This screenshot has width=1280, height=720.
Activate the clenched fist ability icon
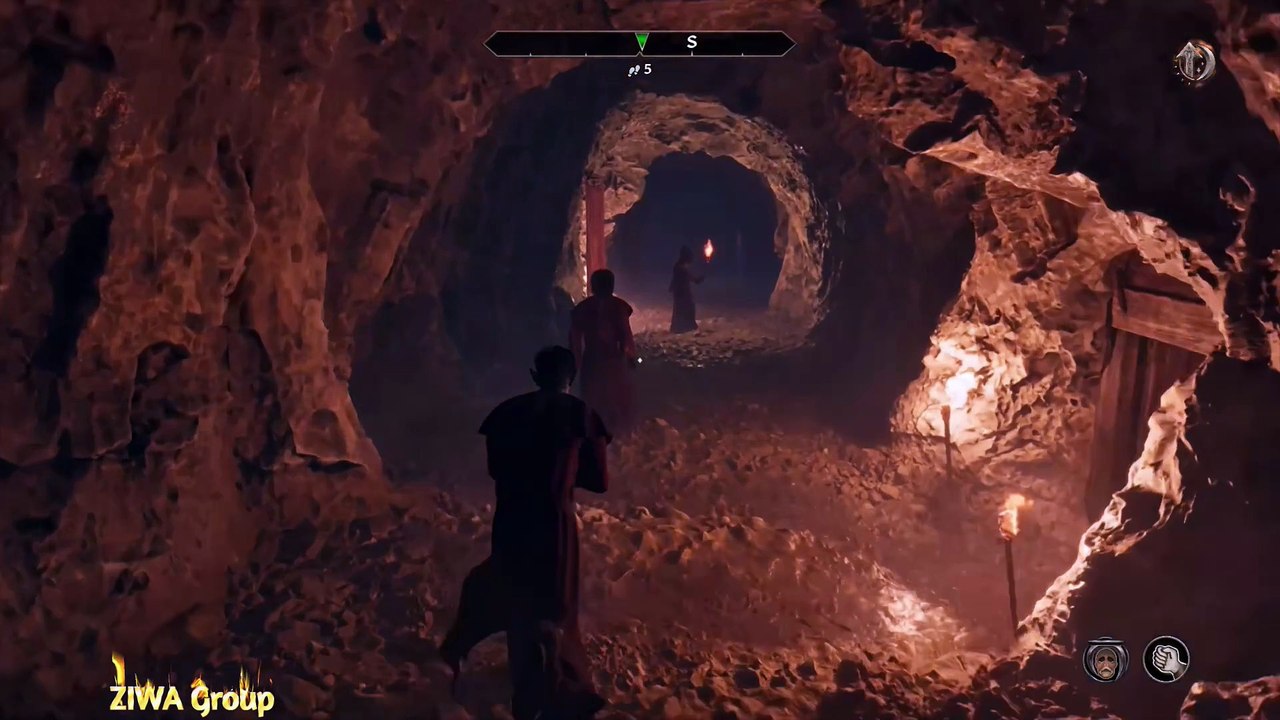(x=1166, y=660)
